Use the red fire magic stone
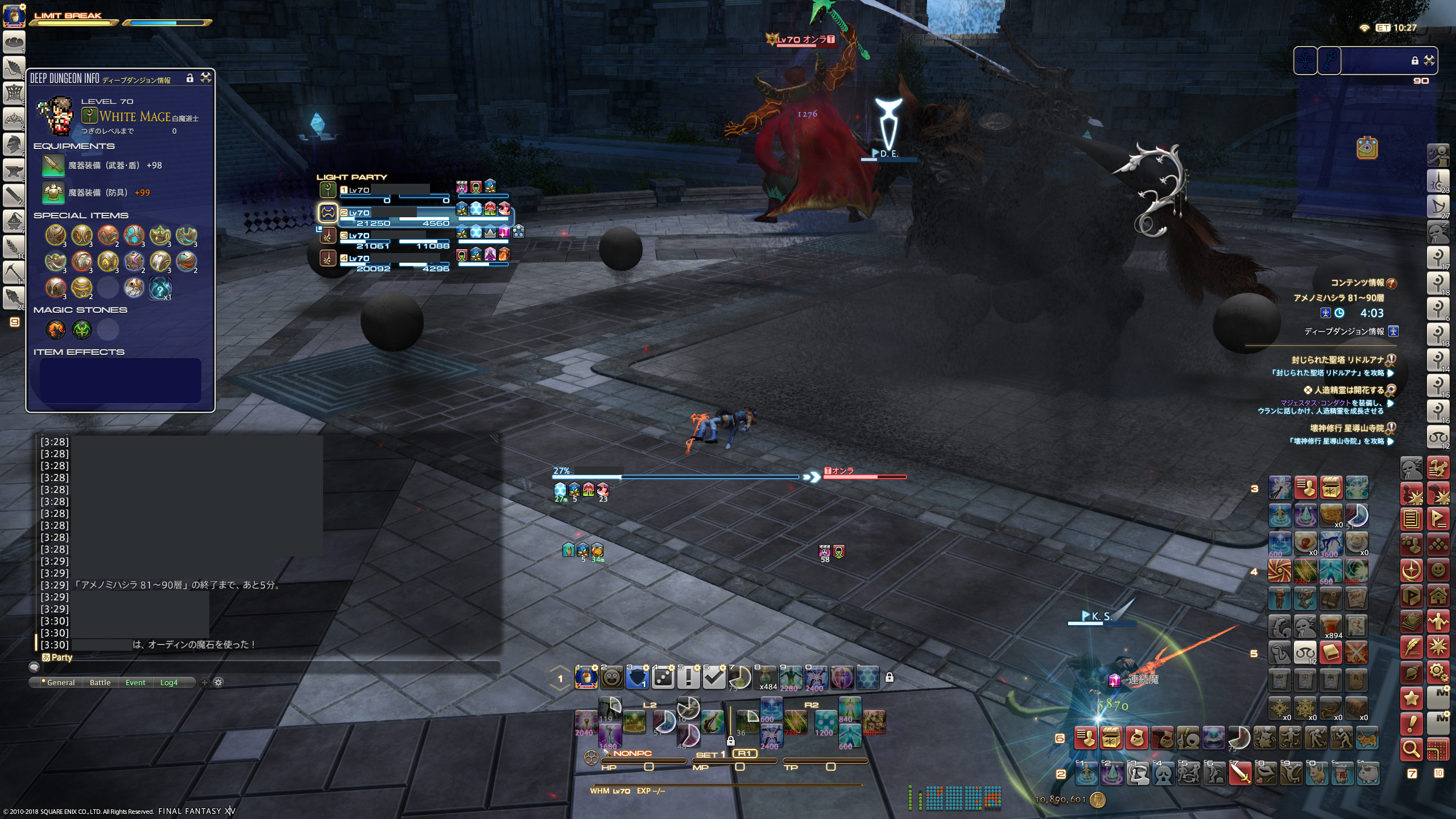Viewport: 1456px width, 819px height. click(56, 329)
